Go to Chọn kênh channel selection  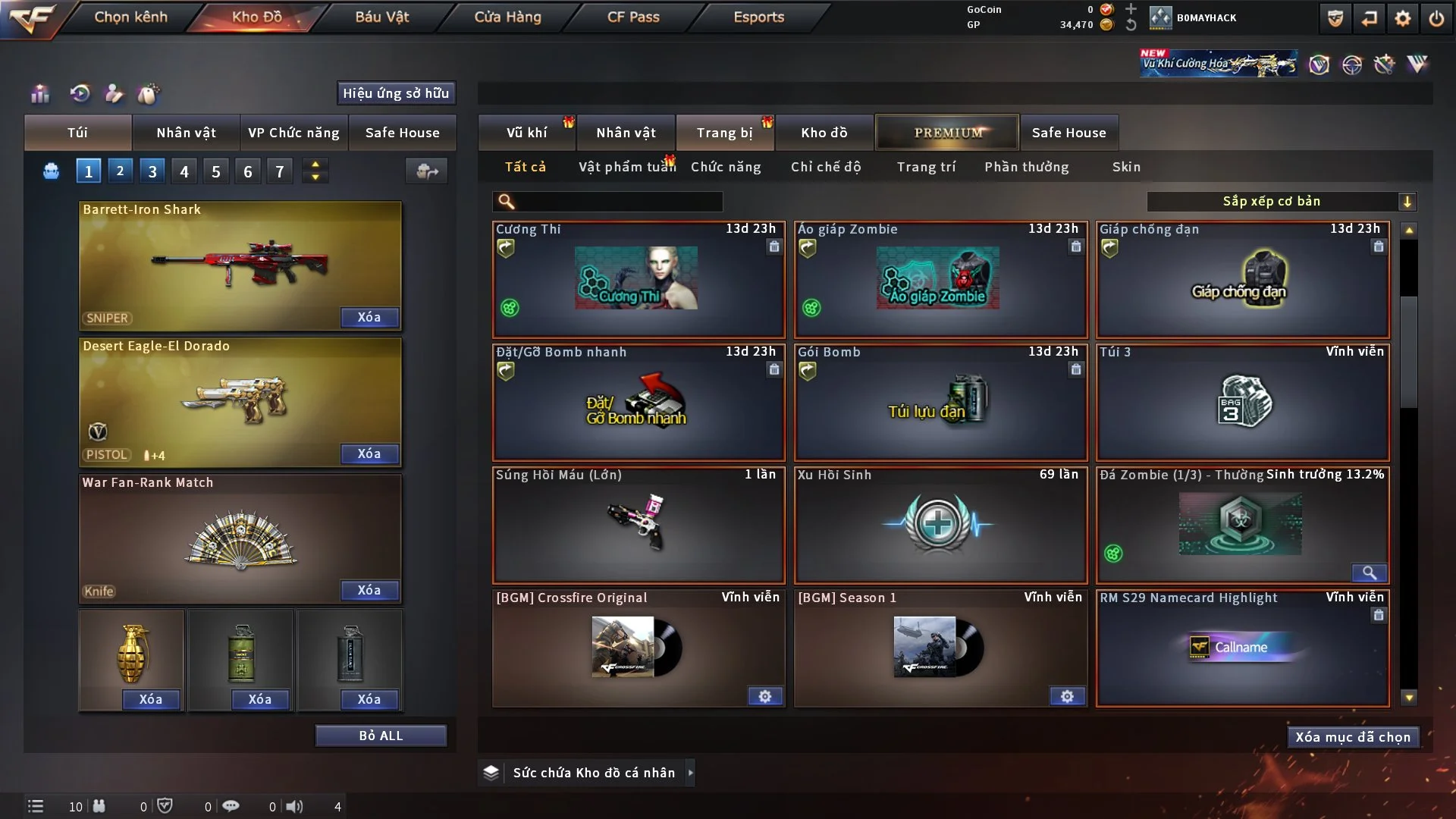point(130,17)
